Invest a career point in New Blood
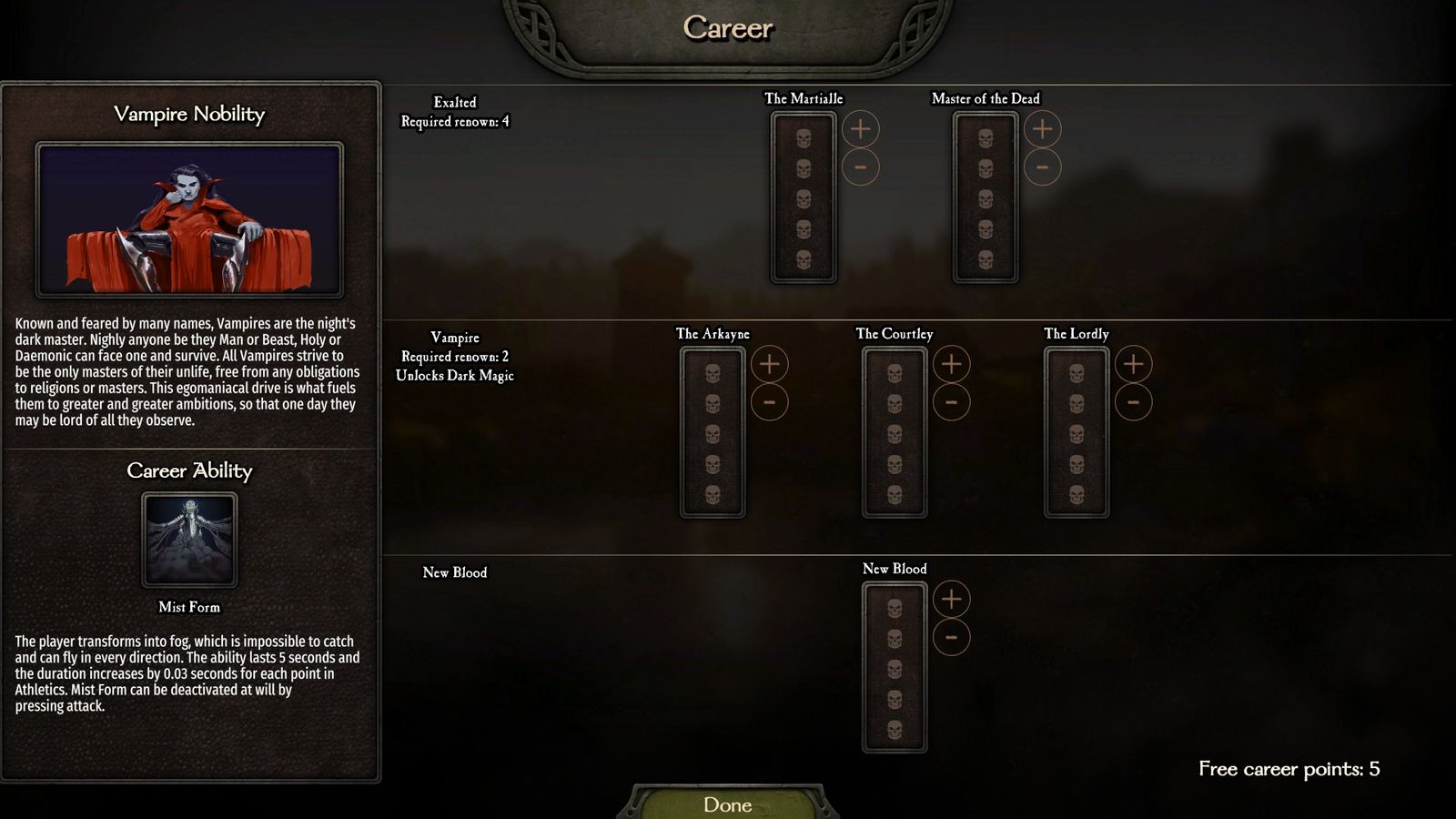Viewport: 1456px width, 819px height. [x=951, y=599]
